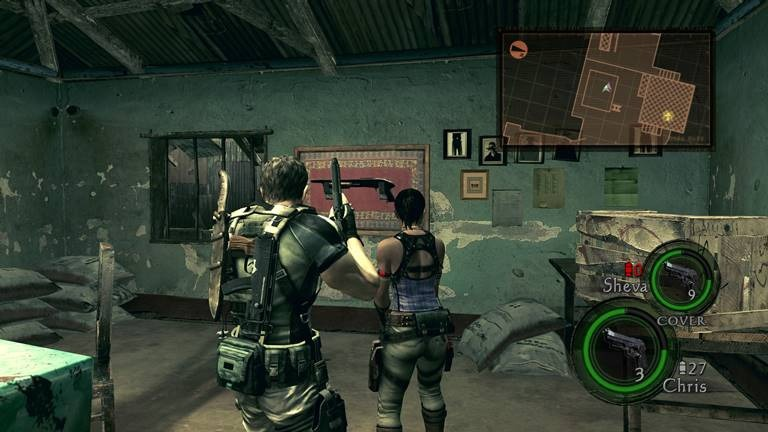
Task: Open the minimap in the corner
Action: (x=605, y=88)
